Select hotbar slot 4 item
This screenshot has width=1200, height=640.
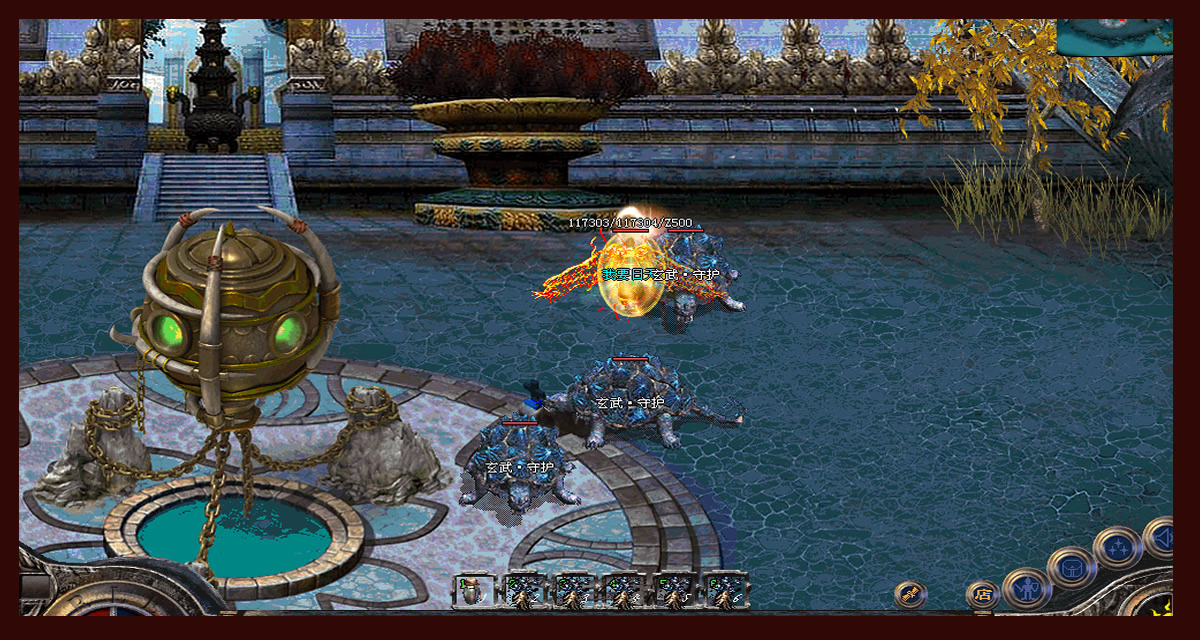pyautogui.click(x=625, y=591)
